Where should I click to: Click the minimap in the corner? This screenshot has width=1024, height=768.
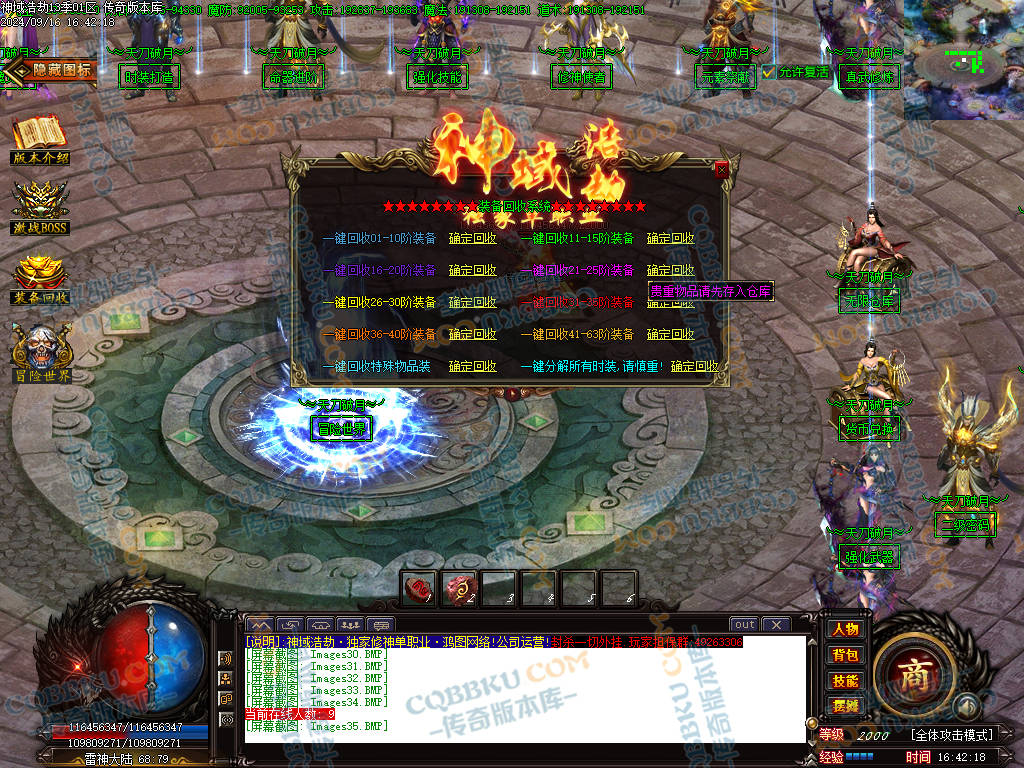(963, 60)
